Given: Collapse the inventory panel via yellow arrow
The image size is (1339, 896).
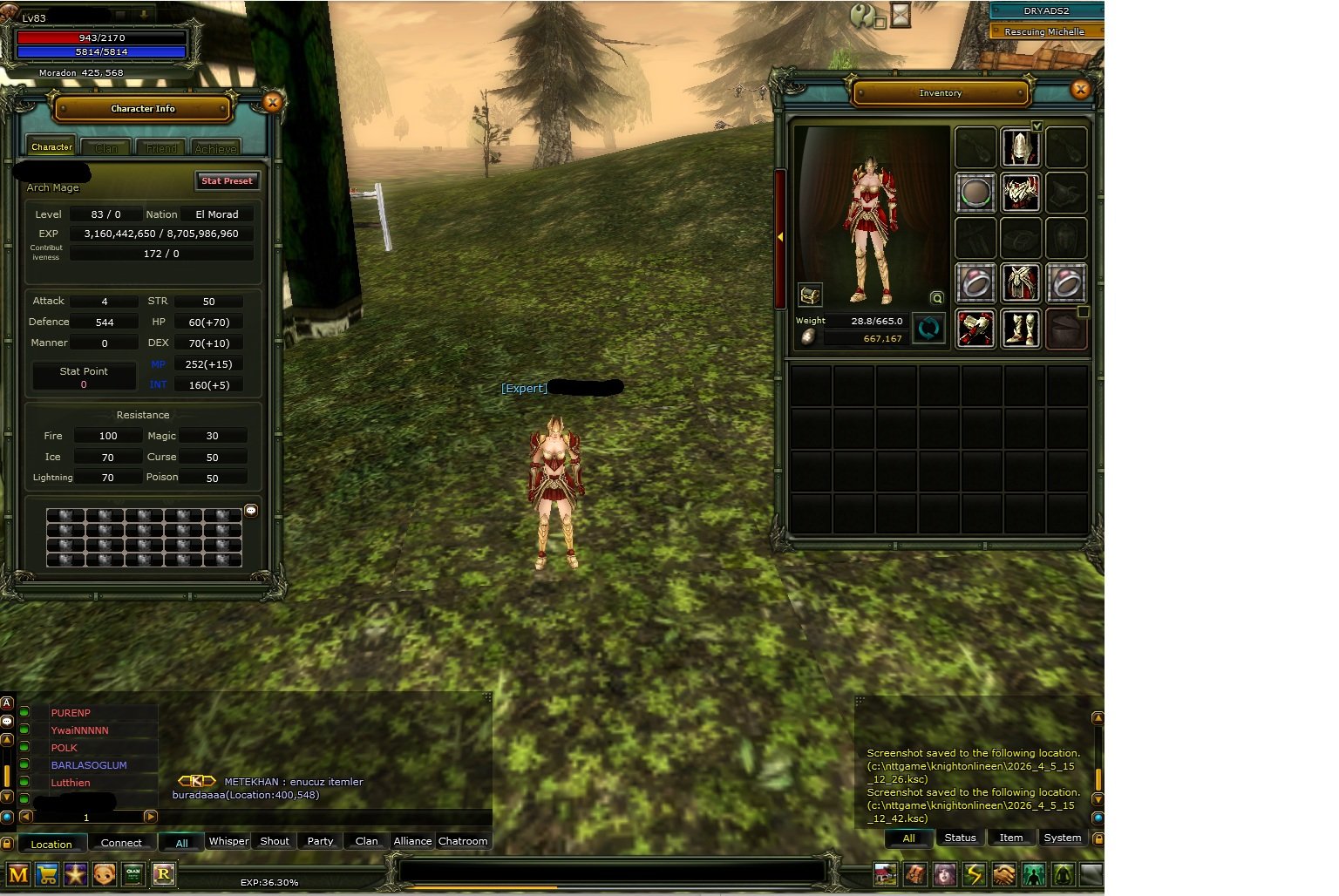Looking at the screenshot, I should 781,235.
